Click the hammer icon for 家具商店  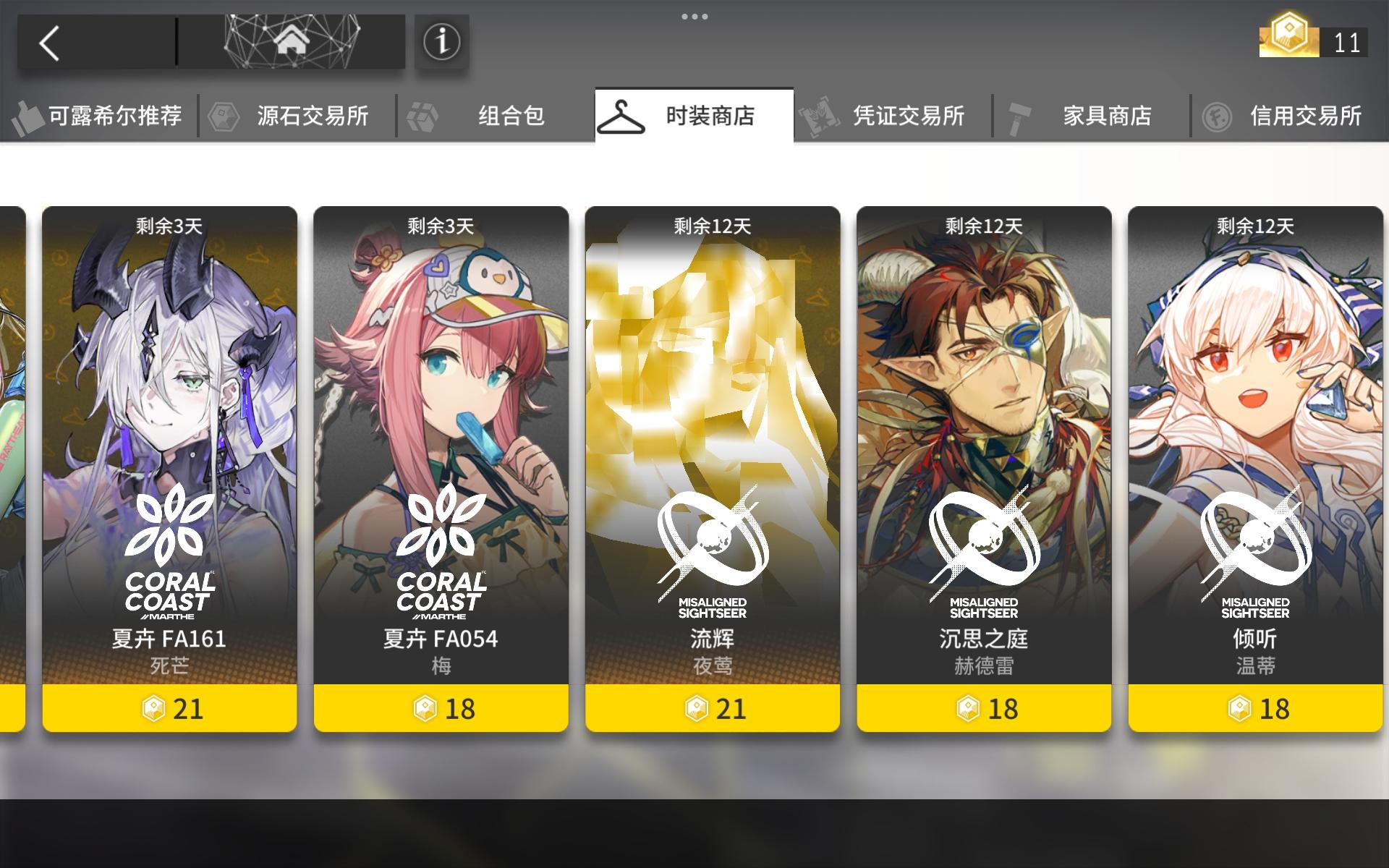1018,116
